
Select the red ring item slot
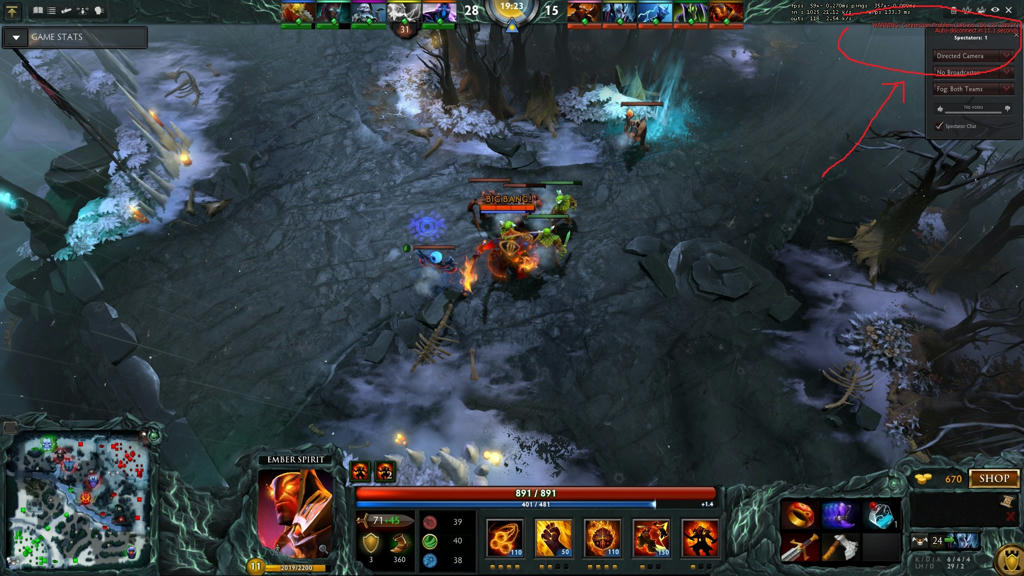coord(800,515)
